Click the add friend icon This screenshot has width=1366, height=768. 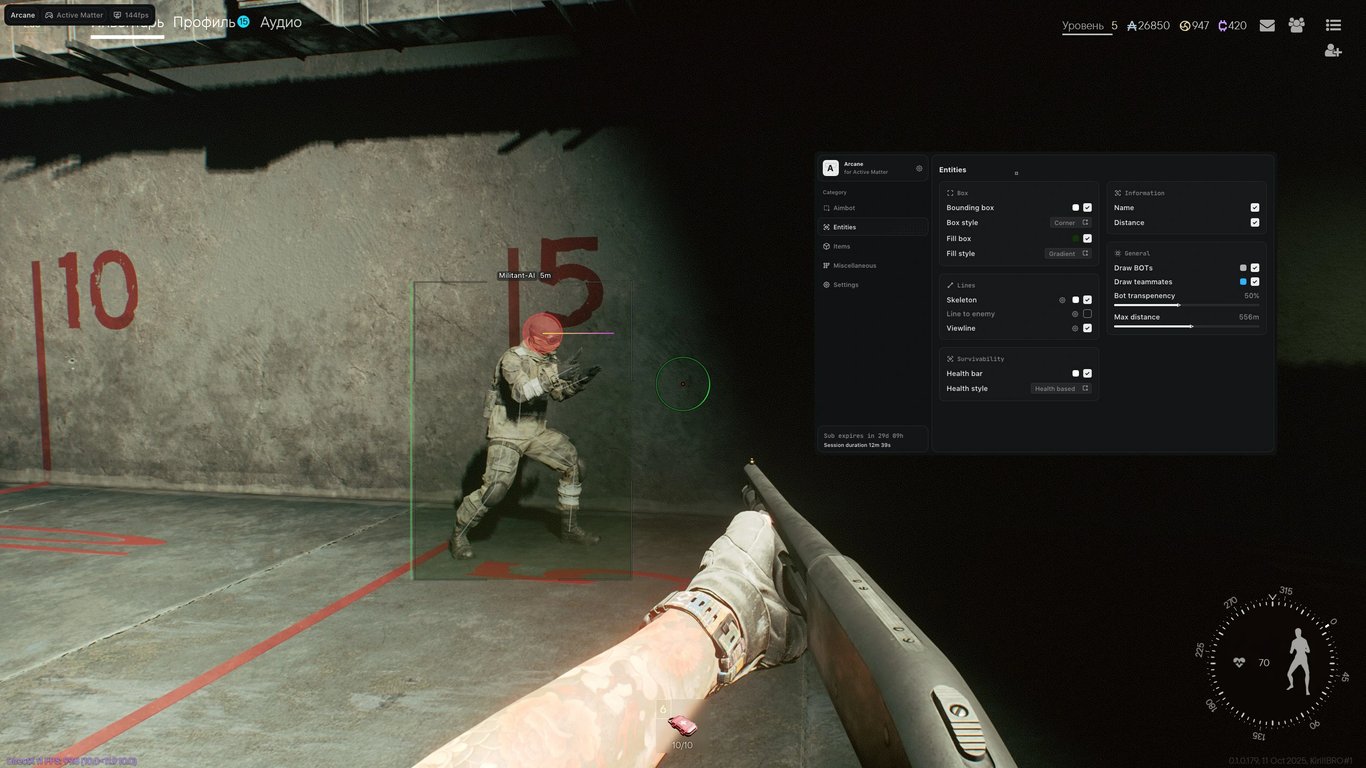[1332, 49]
